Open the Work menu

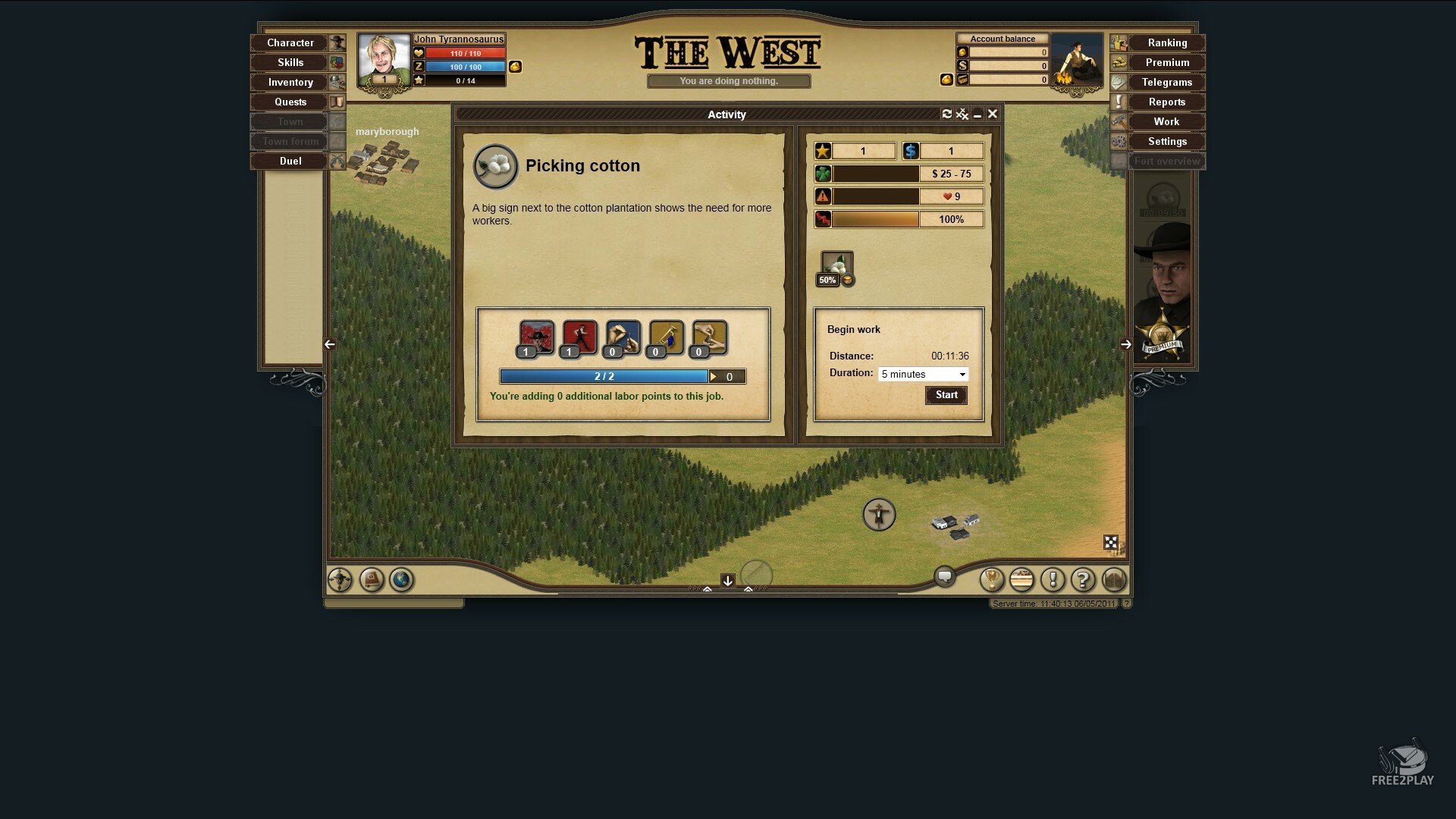coord(1166,122)
